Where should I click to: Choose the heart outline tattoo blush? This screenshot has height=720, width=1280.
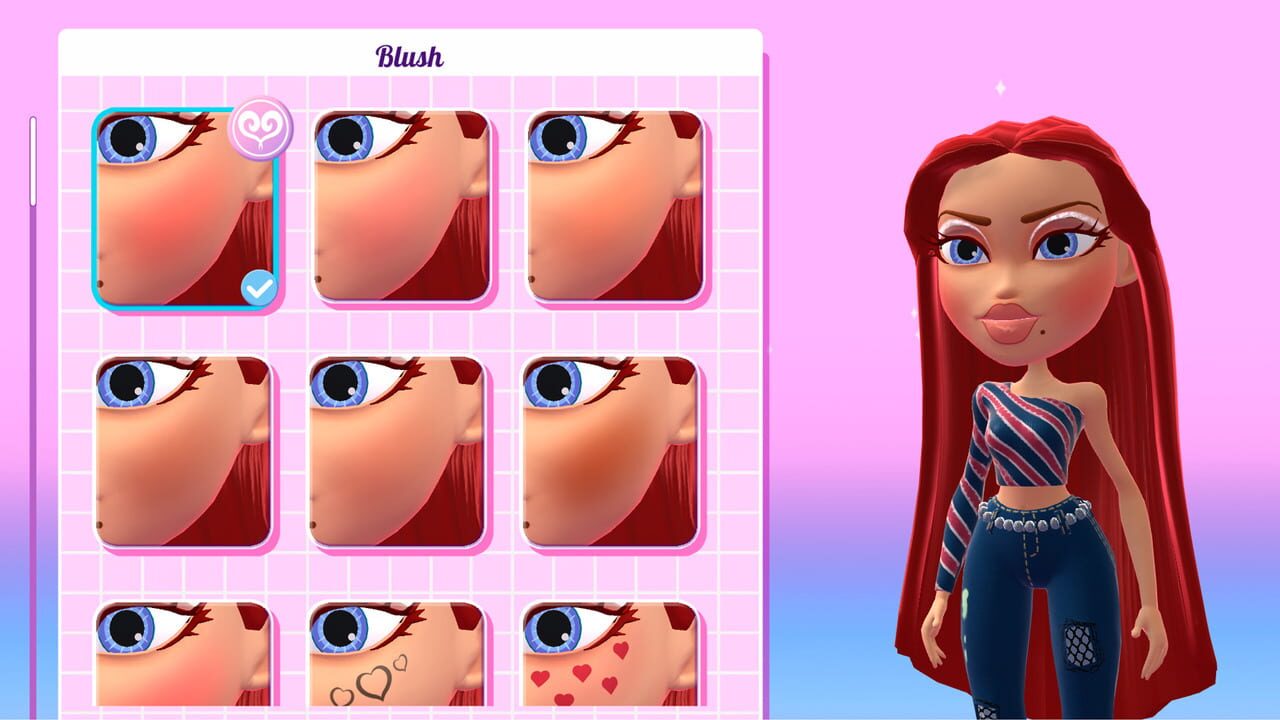[398, 665]
